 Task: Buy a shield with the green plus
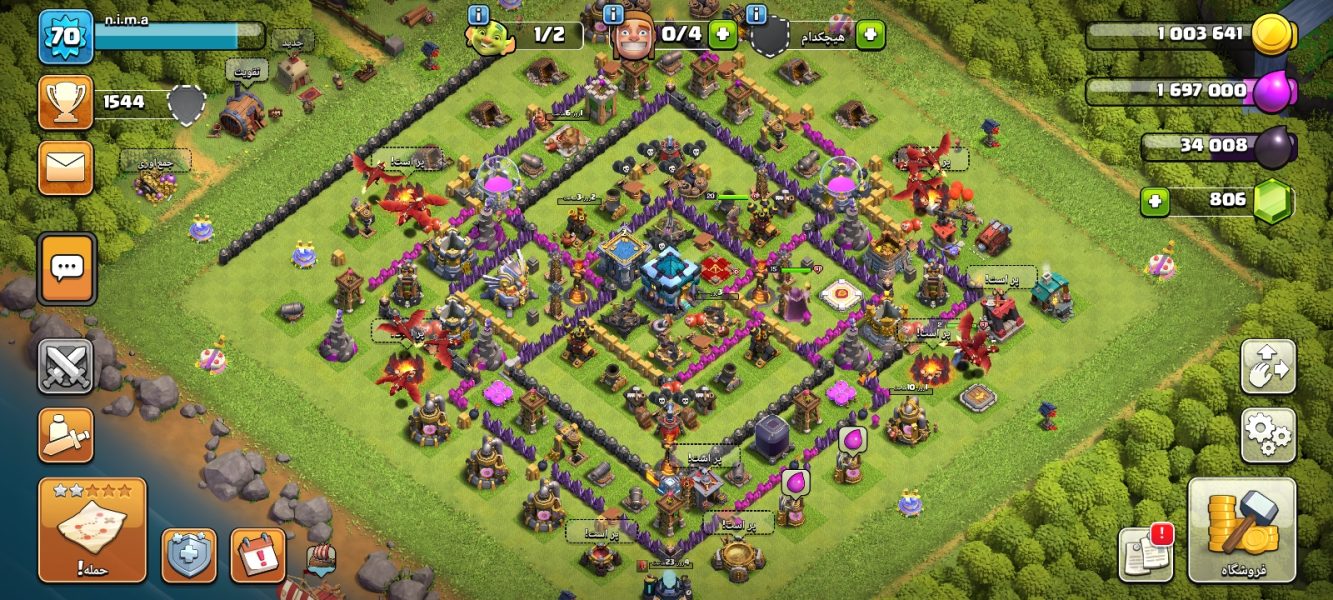(x=870, y=34)
